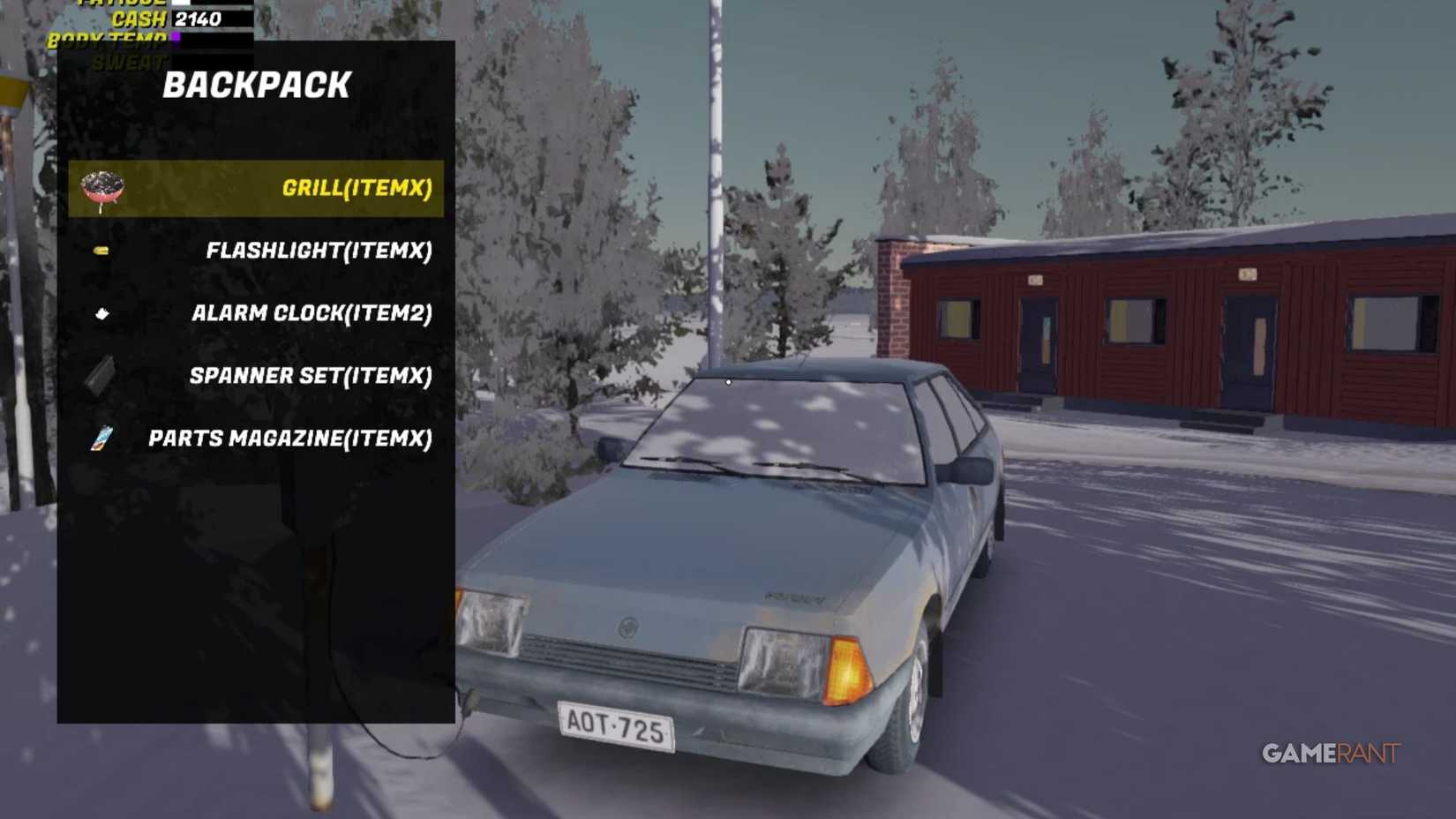Open the Spanner Set(itemx) entry
This screenshot has height=819, width=1456.
309,375
